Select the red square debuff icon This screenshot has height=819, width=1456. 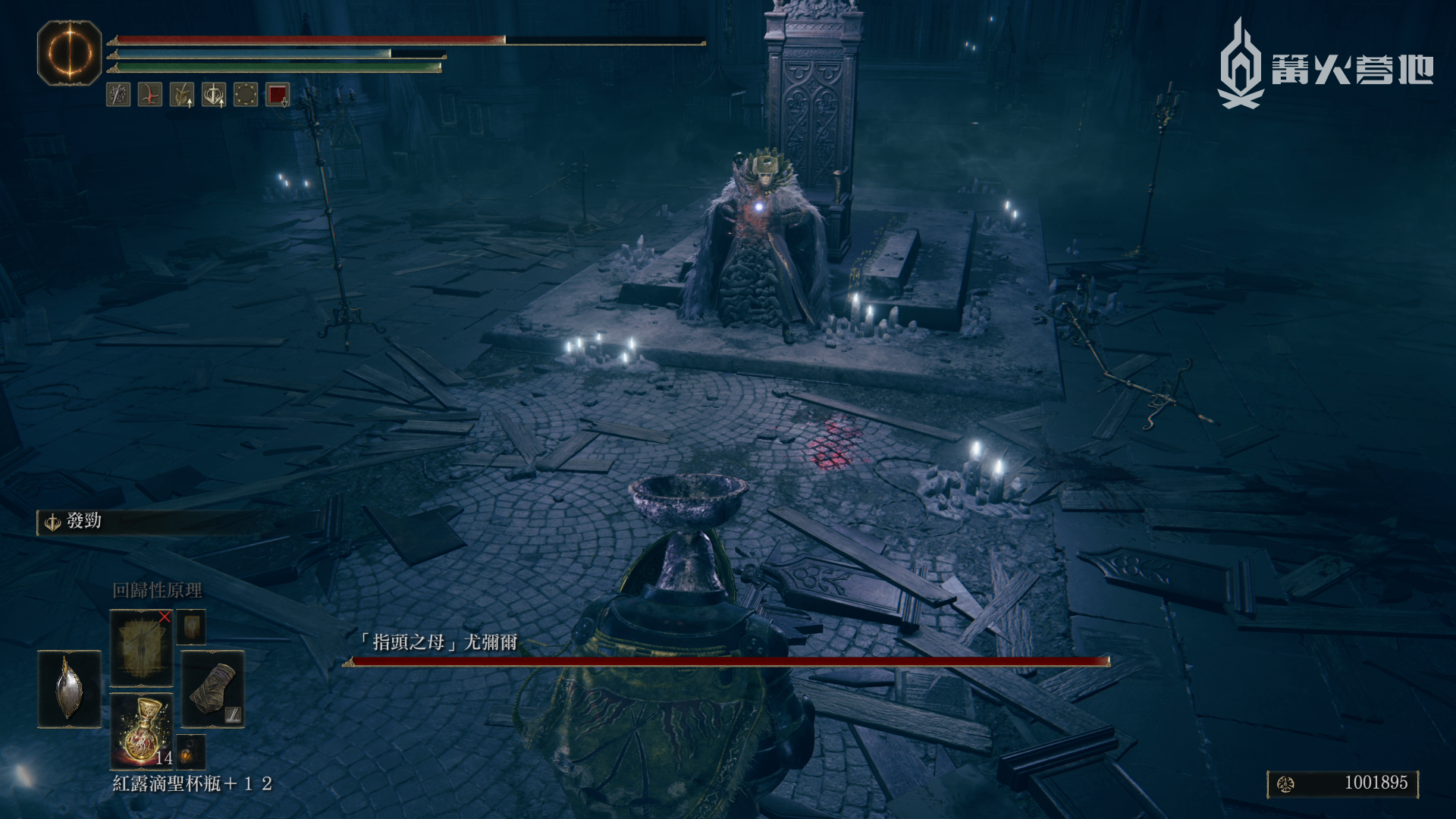point(278,95)
